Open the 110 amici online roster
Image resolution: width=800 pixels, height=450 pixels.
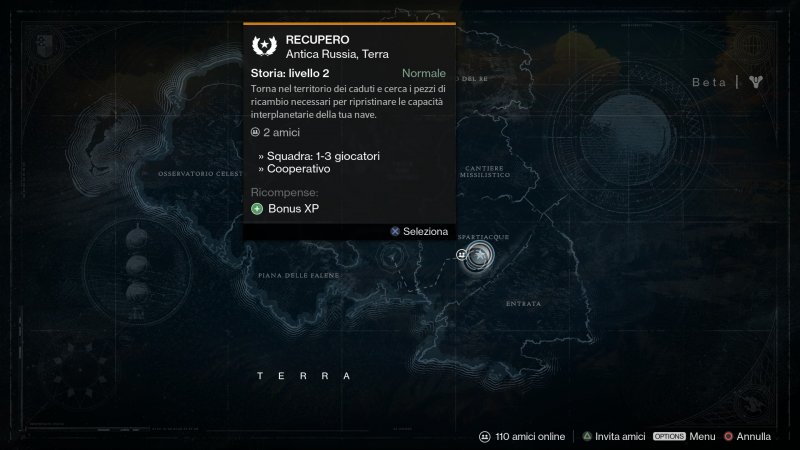pyautogui.click(x=522, y=437)
